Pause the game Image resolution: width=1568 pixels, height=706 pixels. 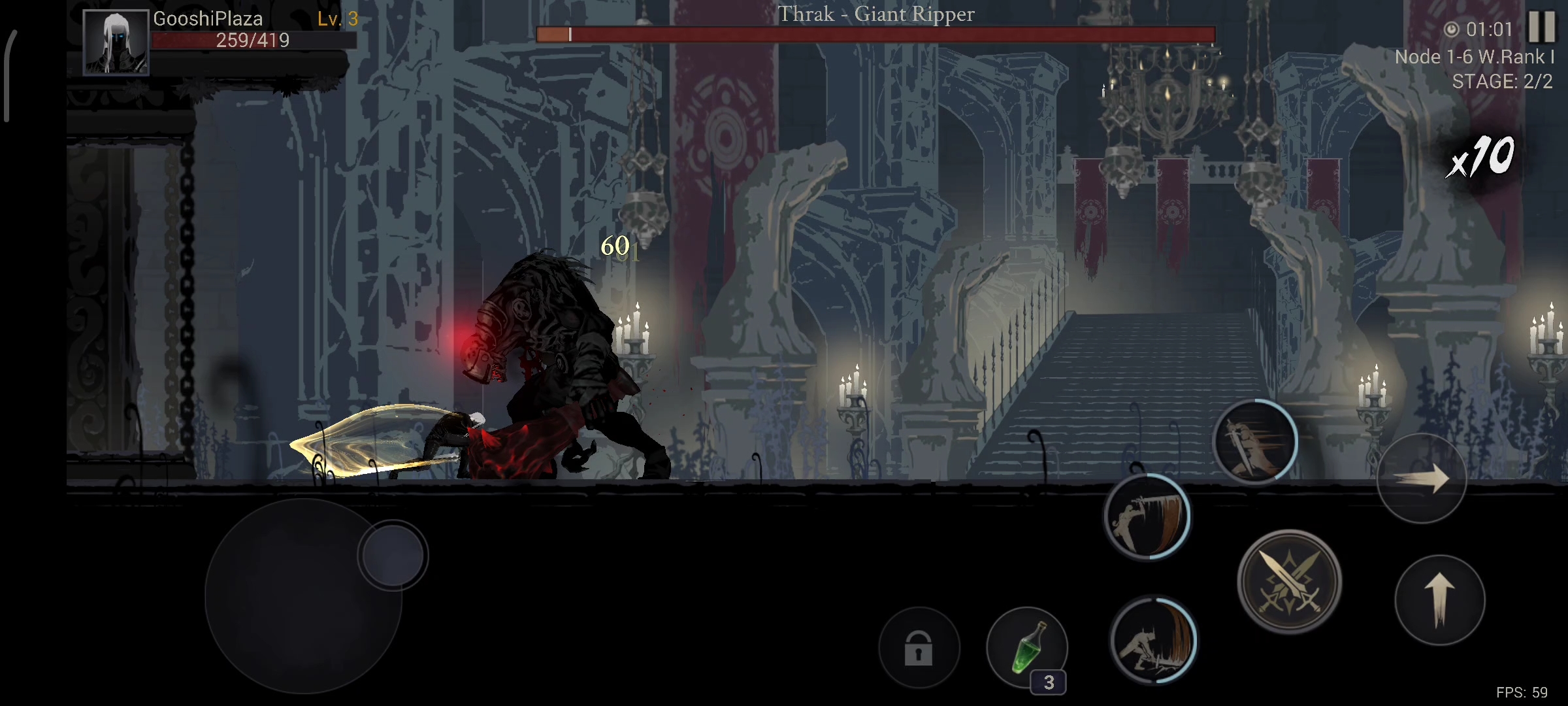[x=1541, y=27]
